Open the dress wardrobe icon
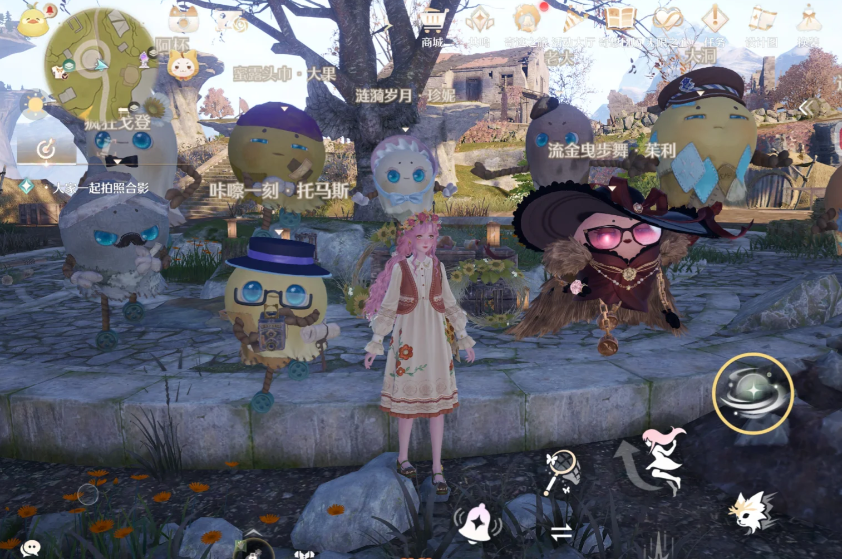842x559 pixels. (808, 19)
